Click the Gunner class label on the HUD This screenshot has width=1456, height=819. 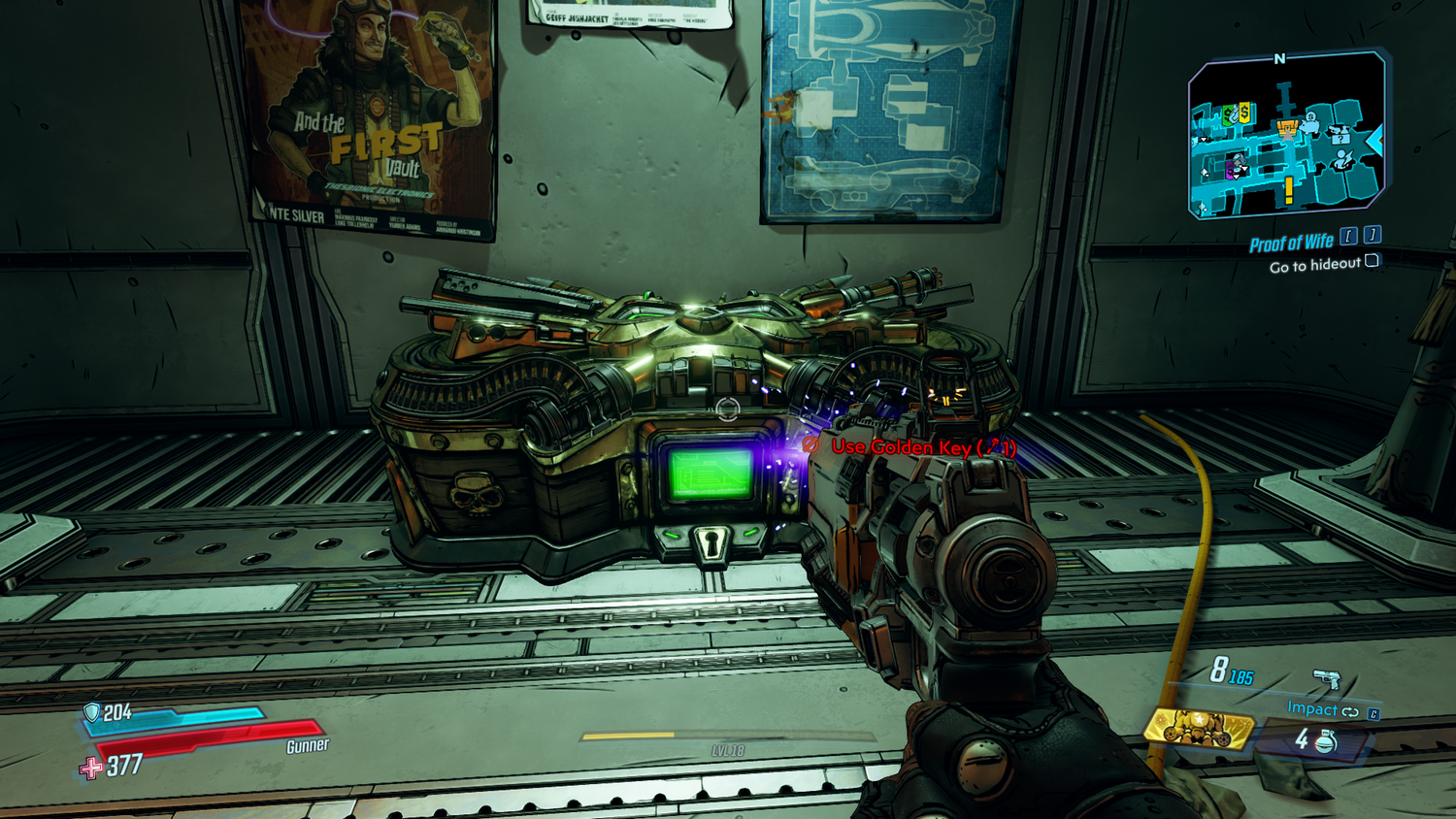point(308,748)
